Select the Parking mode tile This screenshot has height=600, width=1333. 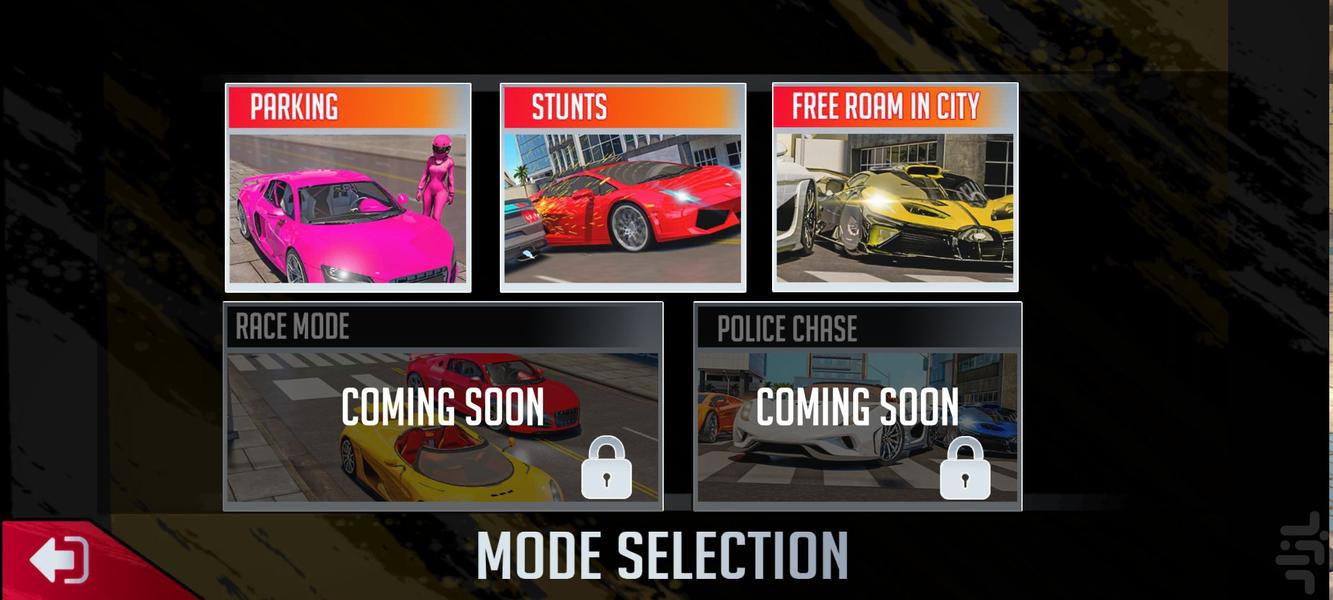click(x=348, y=188)
